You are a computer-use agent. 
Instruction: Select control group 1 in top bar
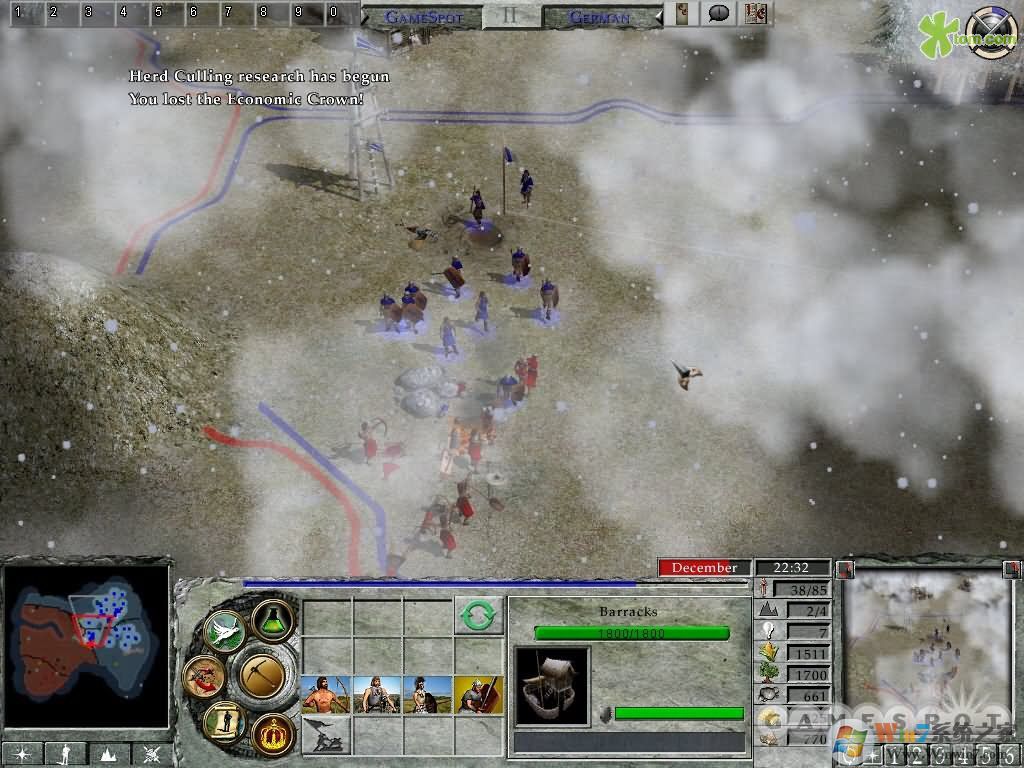point(18,14)
